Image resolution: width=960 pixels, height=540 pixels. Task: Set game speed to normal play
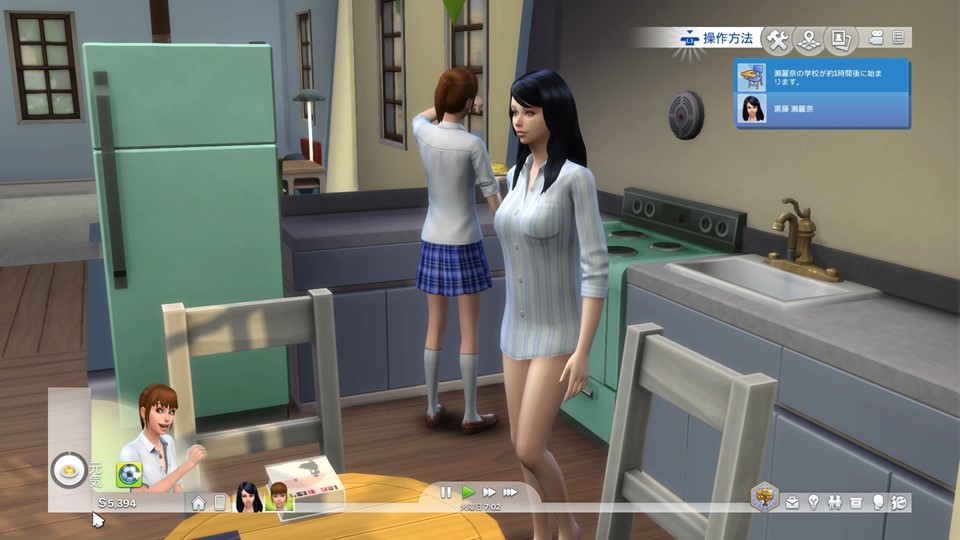tap(467, 493)
